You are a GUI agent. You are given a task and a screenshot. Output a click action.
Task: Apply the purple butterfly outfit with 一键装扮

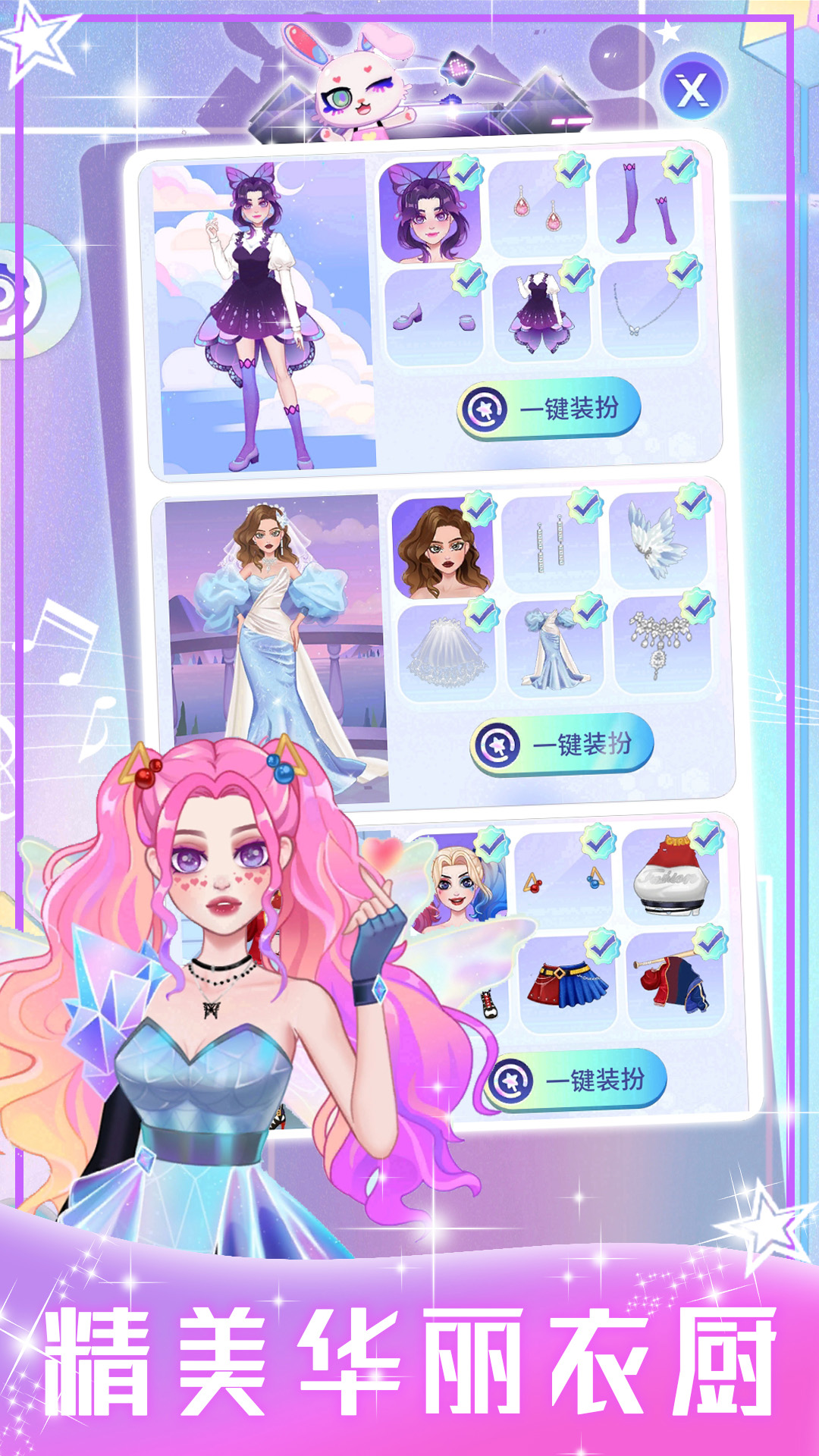(549, 409)
